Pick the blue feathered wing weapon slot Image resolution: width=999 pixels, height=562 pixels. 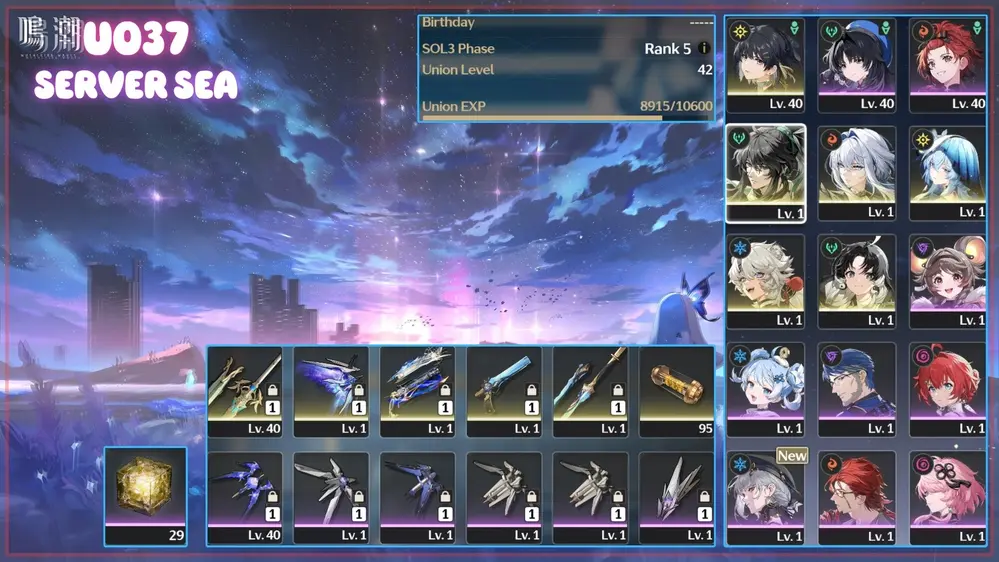331,389
